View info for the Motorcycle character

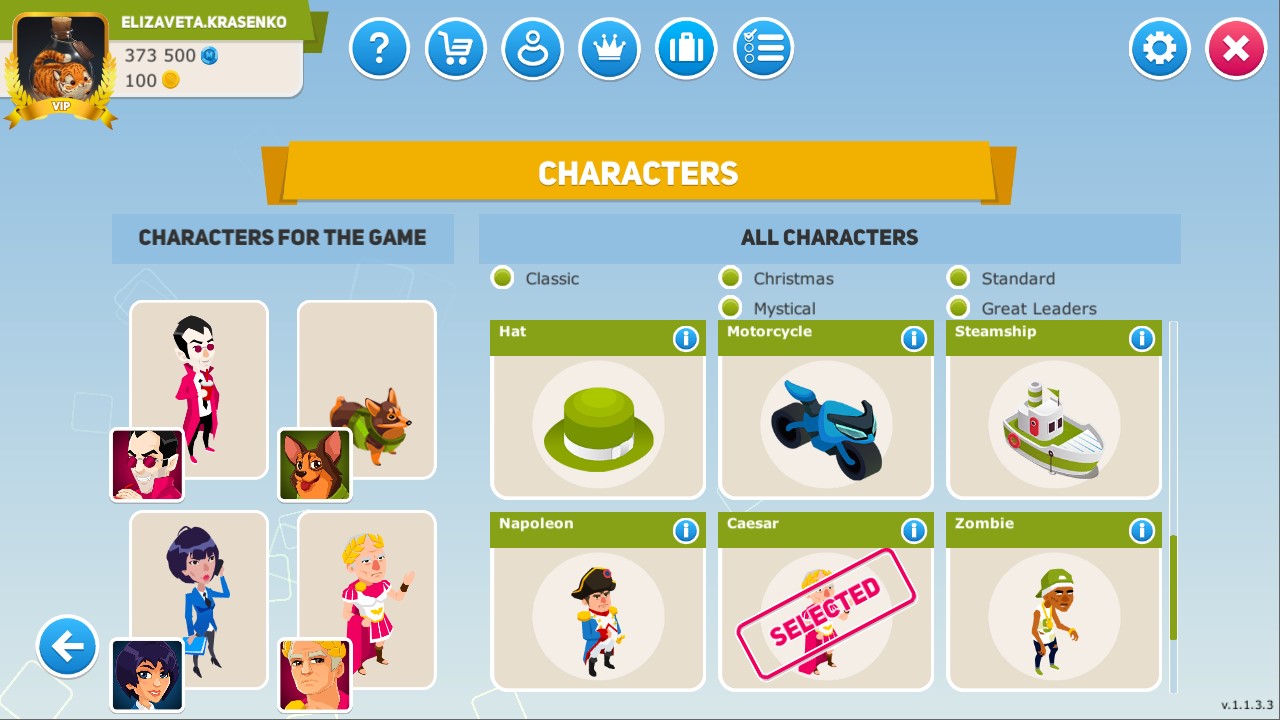(914, 338)
